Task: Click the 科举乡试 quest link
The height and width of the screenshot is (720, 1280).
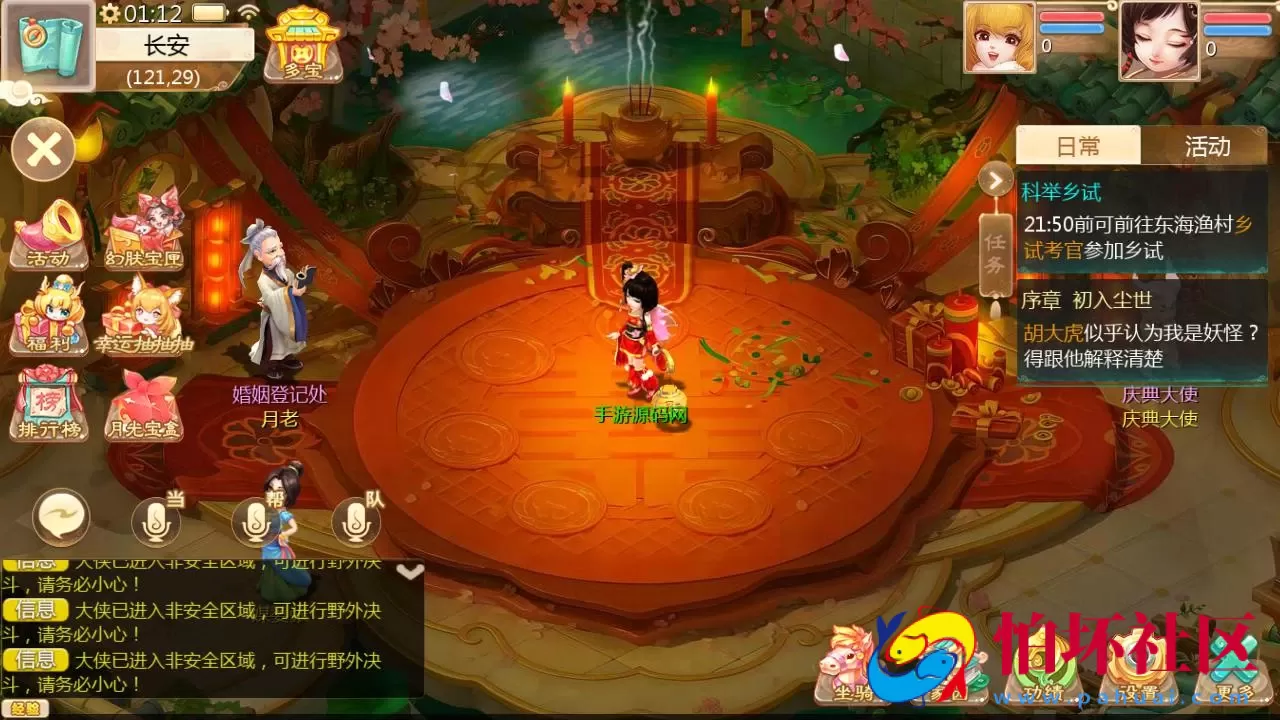Action: [x=1062, y=190]
